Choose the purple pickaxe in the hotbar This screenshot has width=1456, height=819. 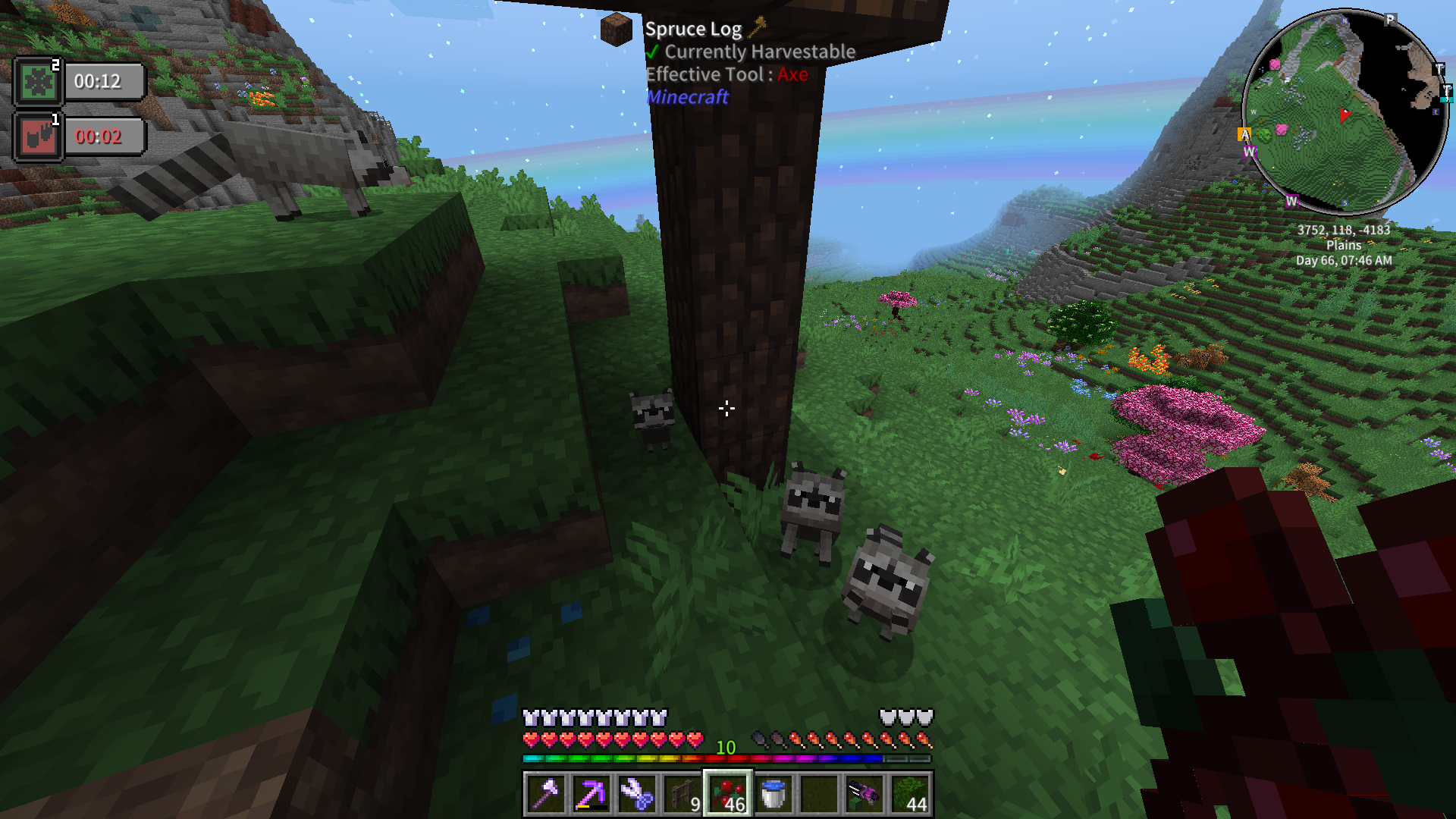coord(591,794)
